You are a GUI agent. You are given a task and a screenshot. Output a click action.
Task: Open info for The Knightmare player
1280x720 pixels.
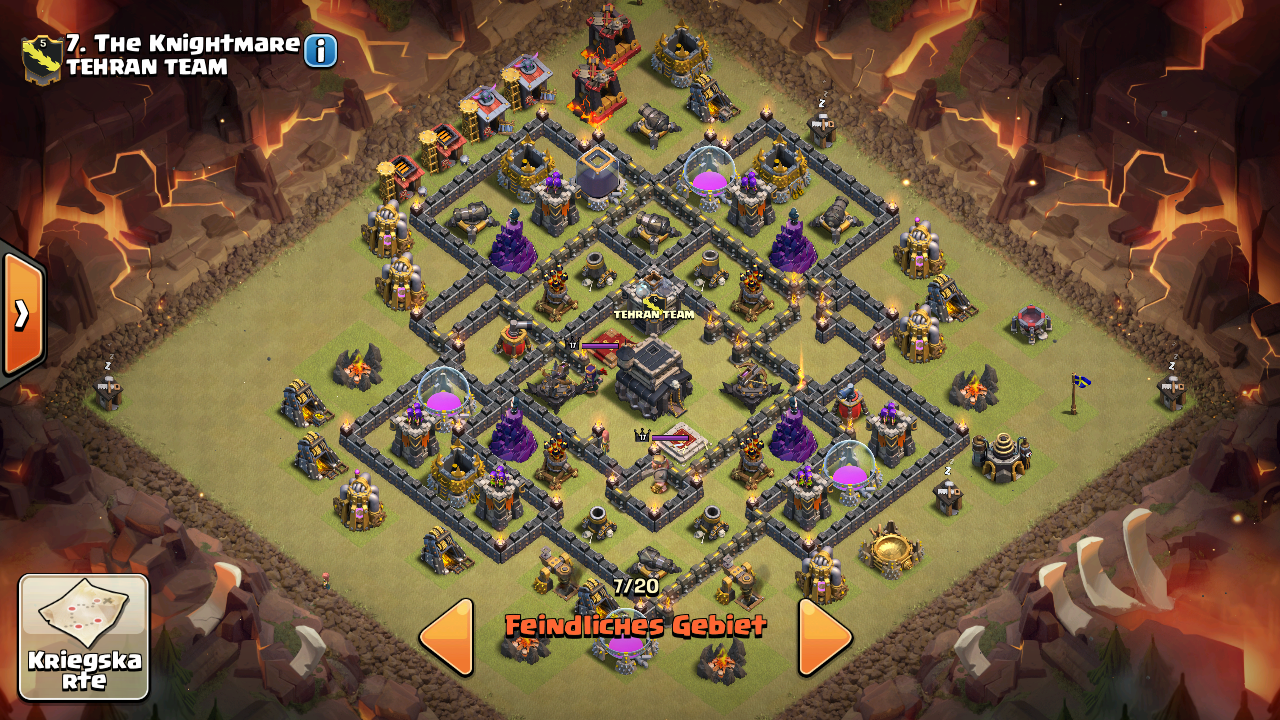click(320, 51)
